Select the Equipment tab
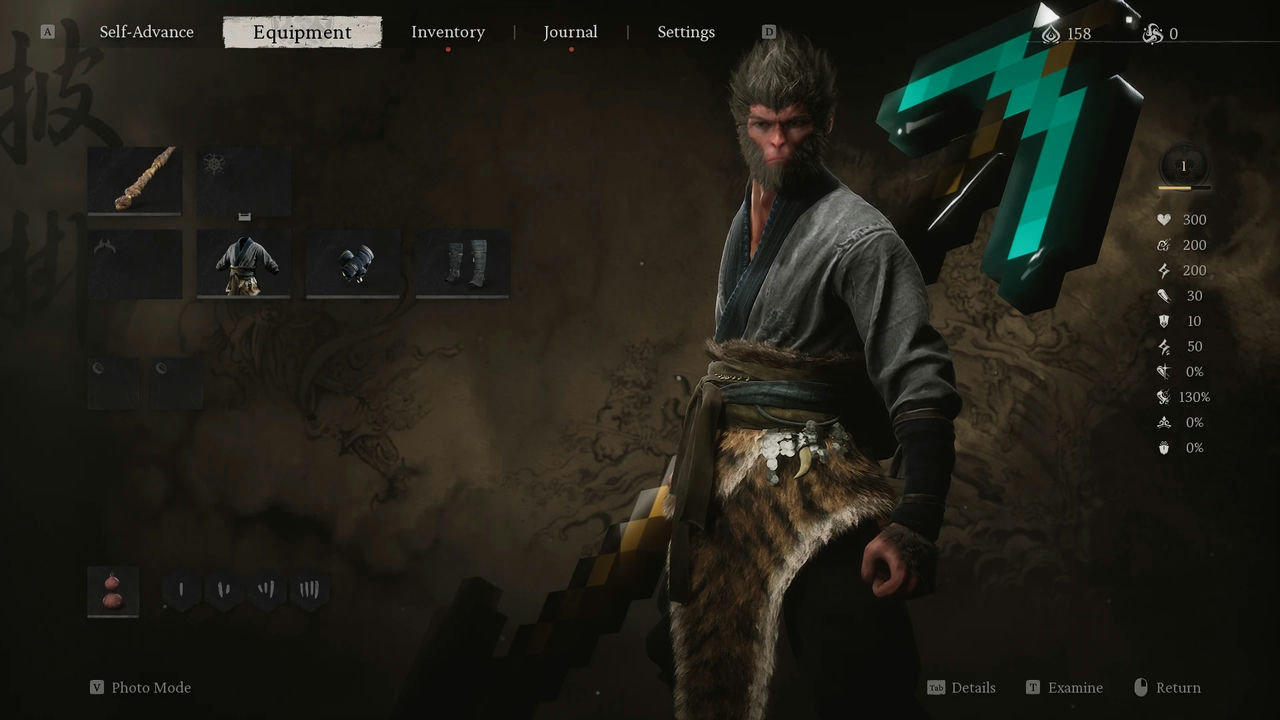Viewport: 1280px width, 720px height. coord(302,32)
